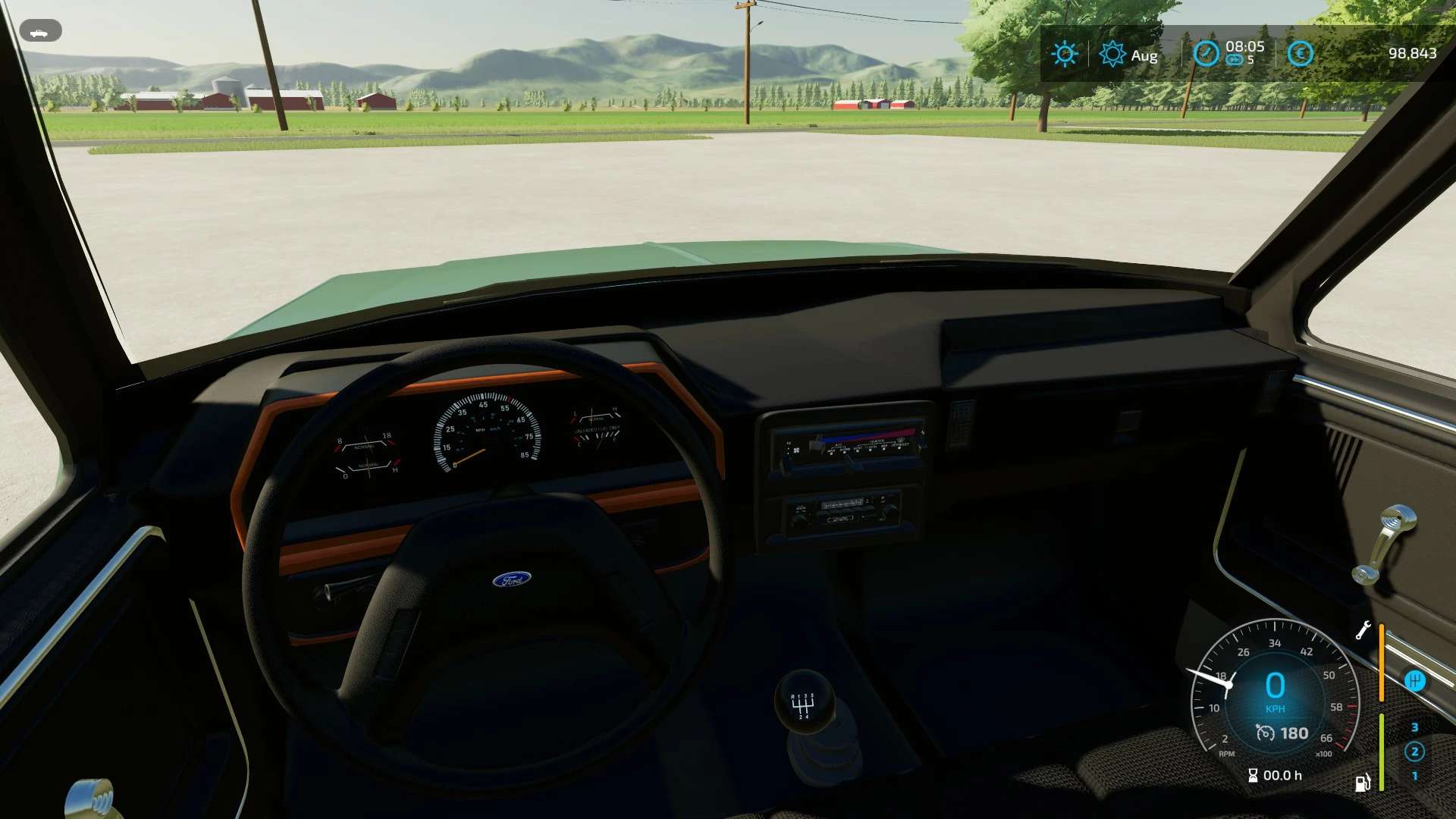1456x819 pixels.
Task: Select the August season sun icon
Action: point(1112,54)
